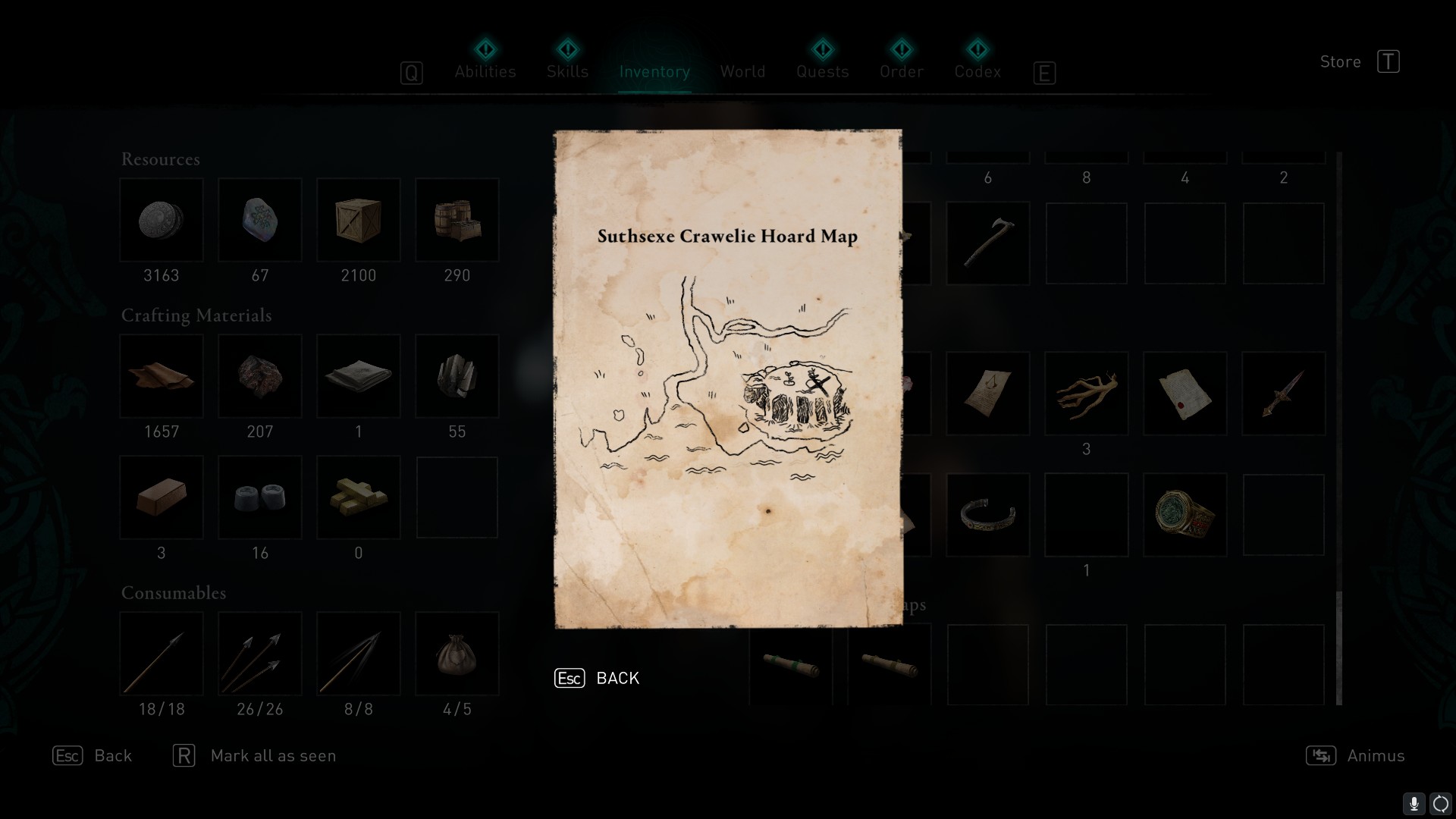Choose the dagger item slot

click(1283, 394)
